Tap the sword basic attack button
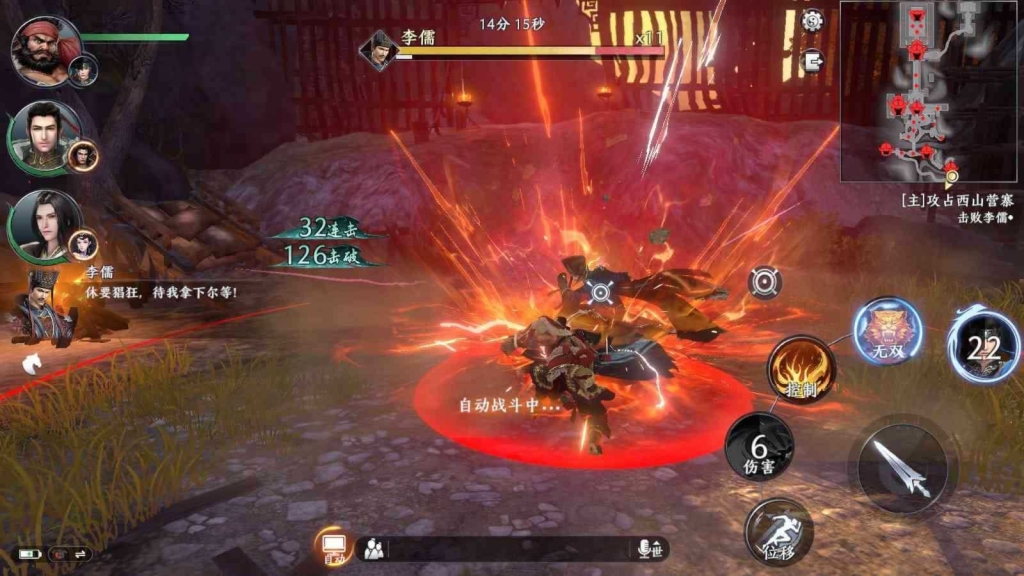 click(x=903, y=468)
